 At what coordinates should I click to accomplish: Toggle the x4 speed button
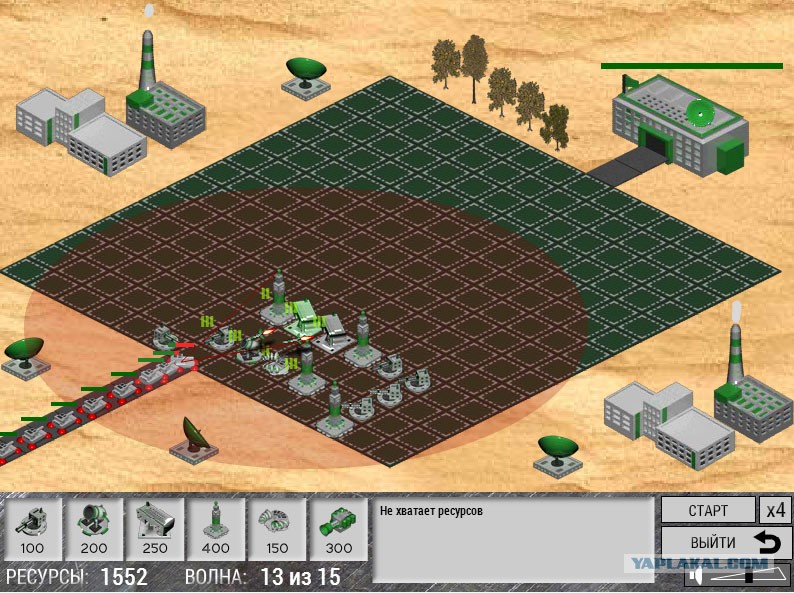[x=775, y=510]
